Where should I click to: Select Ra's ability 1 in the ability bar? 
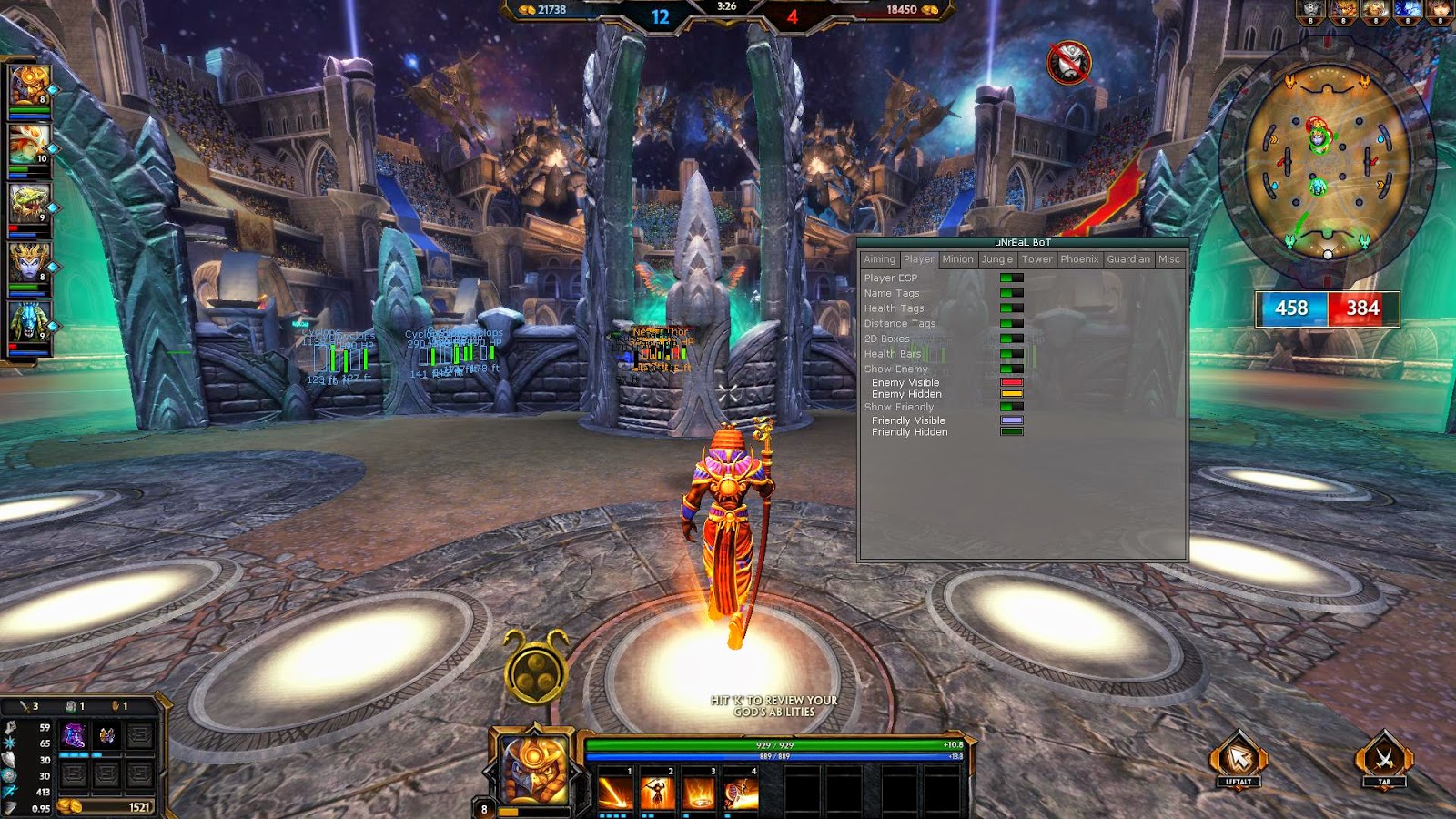tap(615, 790)
